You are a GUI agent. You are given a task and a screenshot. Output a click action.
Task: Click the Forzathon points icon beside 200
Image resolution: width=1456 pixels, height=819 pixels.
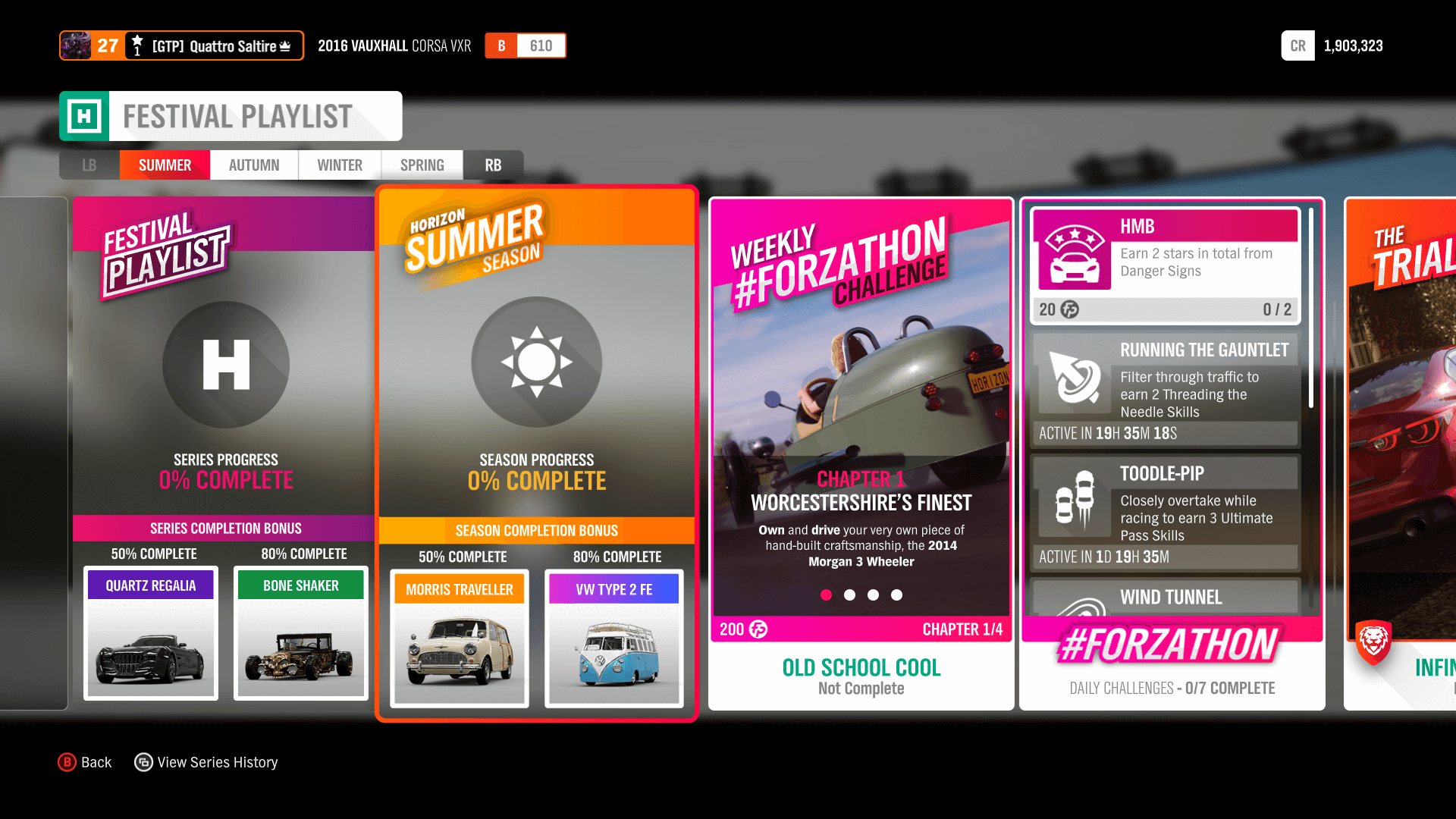click(756, 629)
